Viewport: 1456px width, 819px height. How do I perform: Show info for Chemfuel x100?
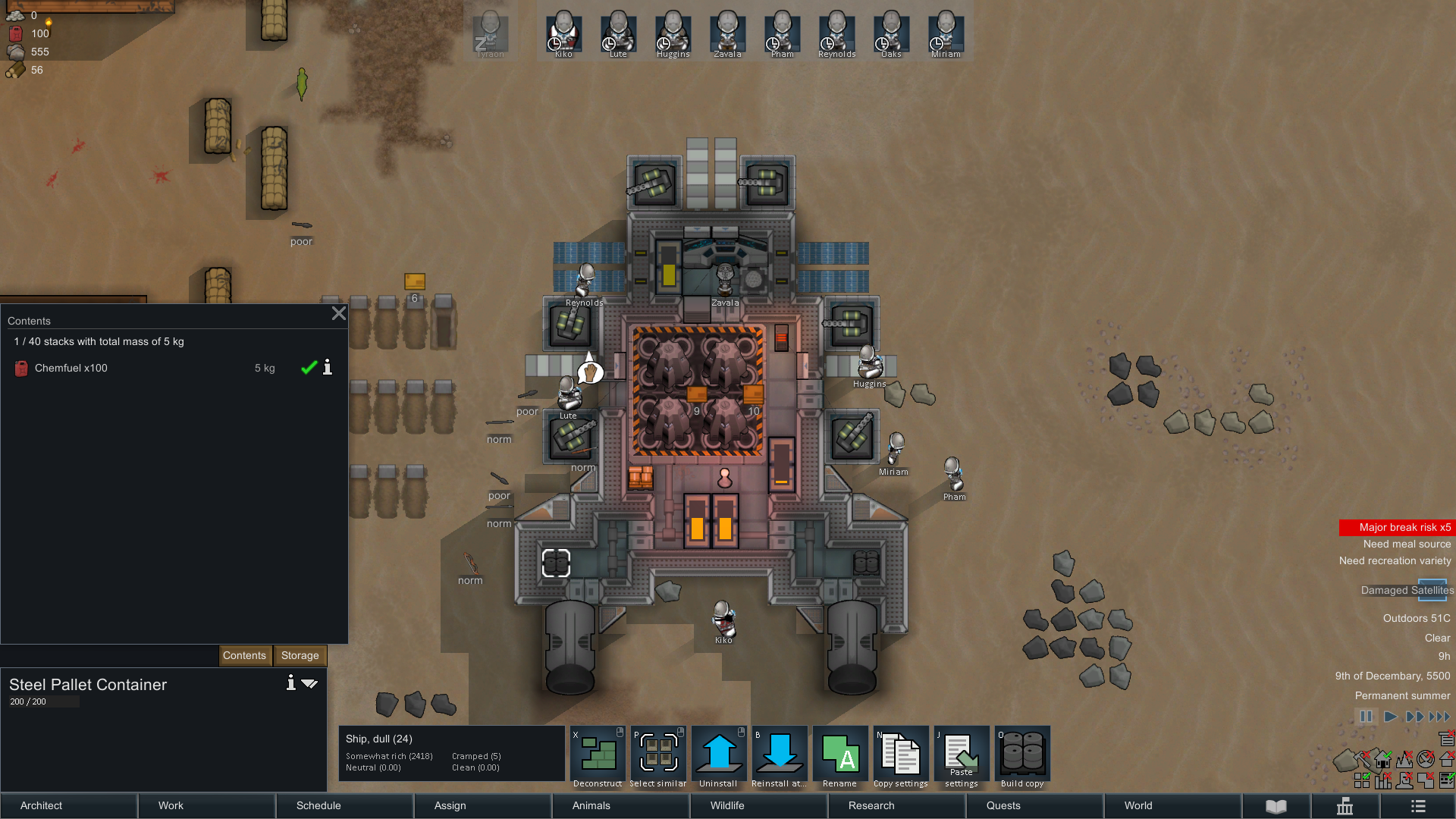tap(328, 368)
